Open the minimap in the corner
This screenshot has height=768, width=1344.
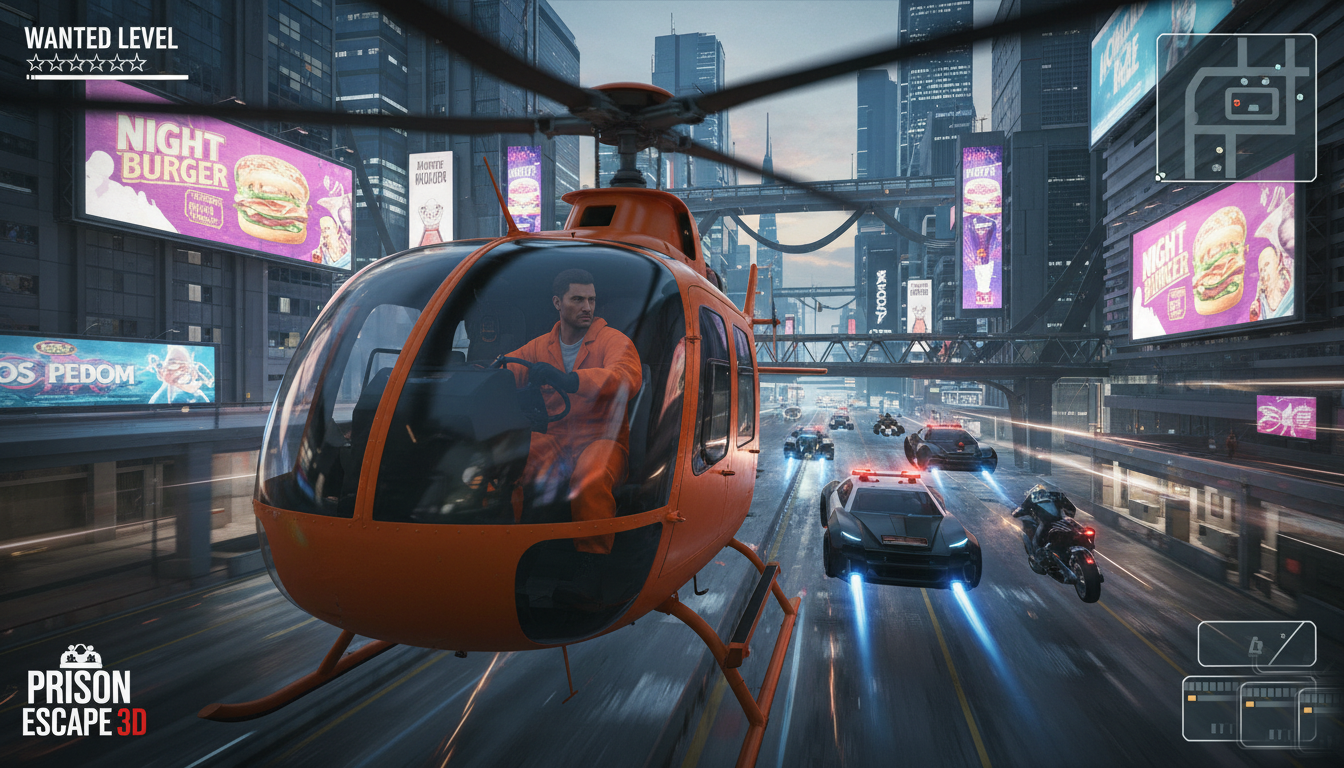1236,108
